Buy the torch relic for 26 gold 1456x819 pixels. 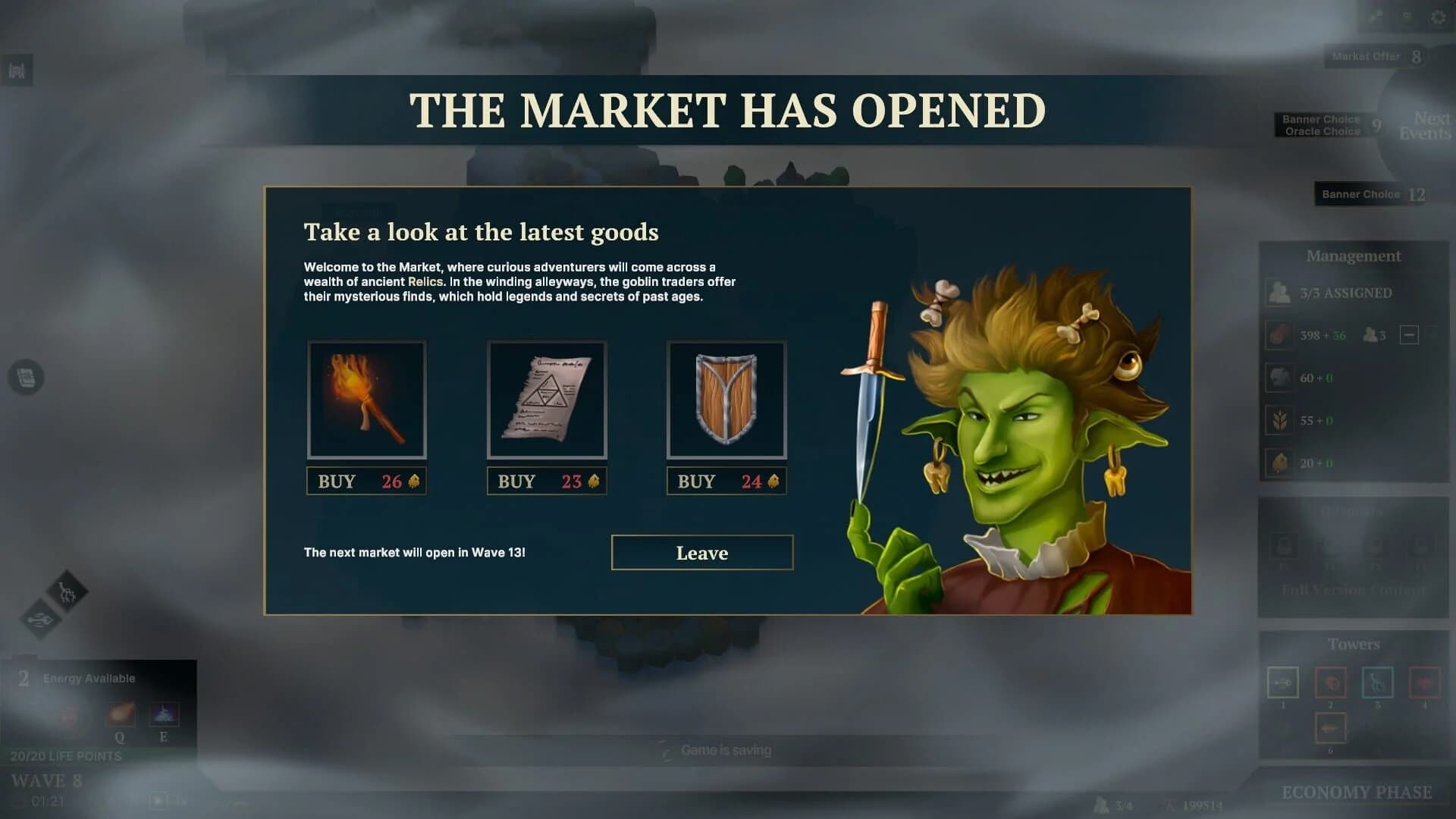[366, 481]
